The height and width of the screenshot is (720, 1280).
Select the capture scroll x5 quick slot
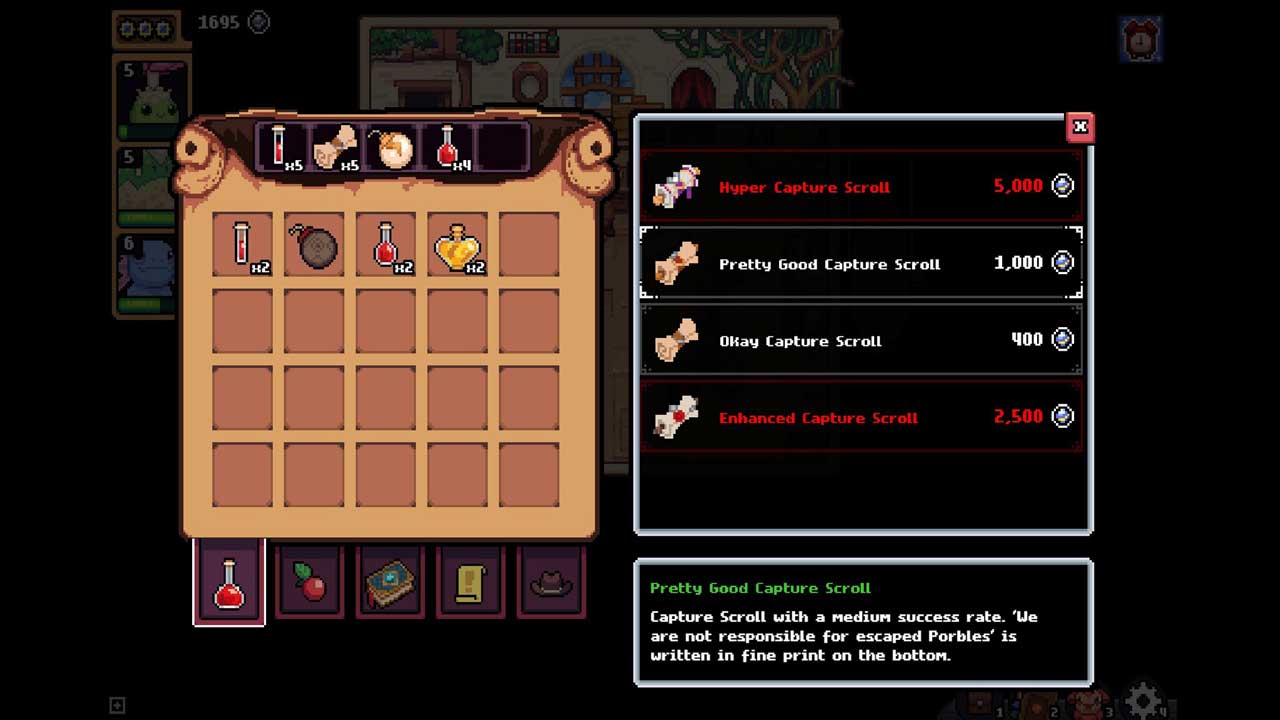[x=336, y=147]
